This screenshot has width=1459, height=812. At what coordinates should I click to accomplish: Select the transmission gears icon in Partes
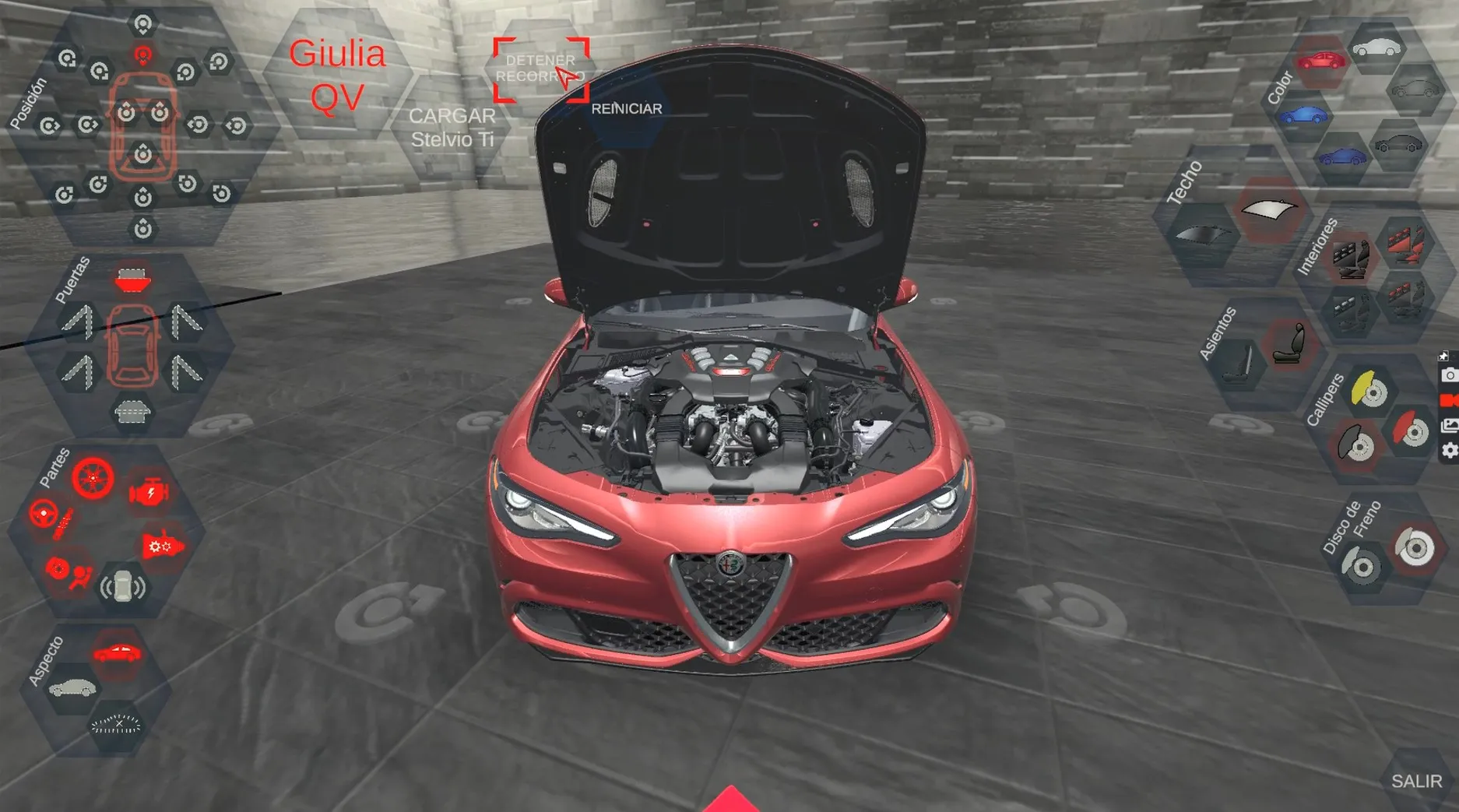[161, 546]
